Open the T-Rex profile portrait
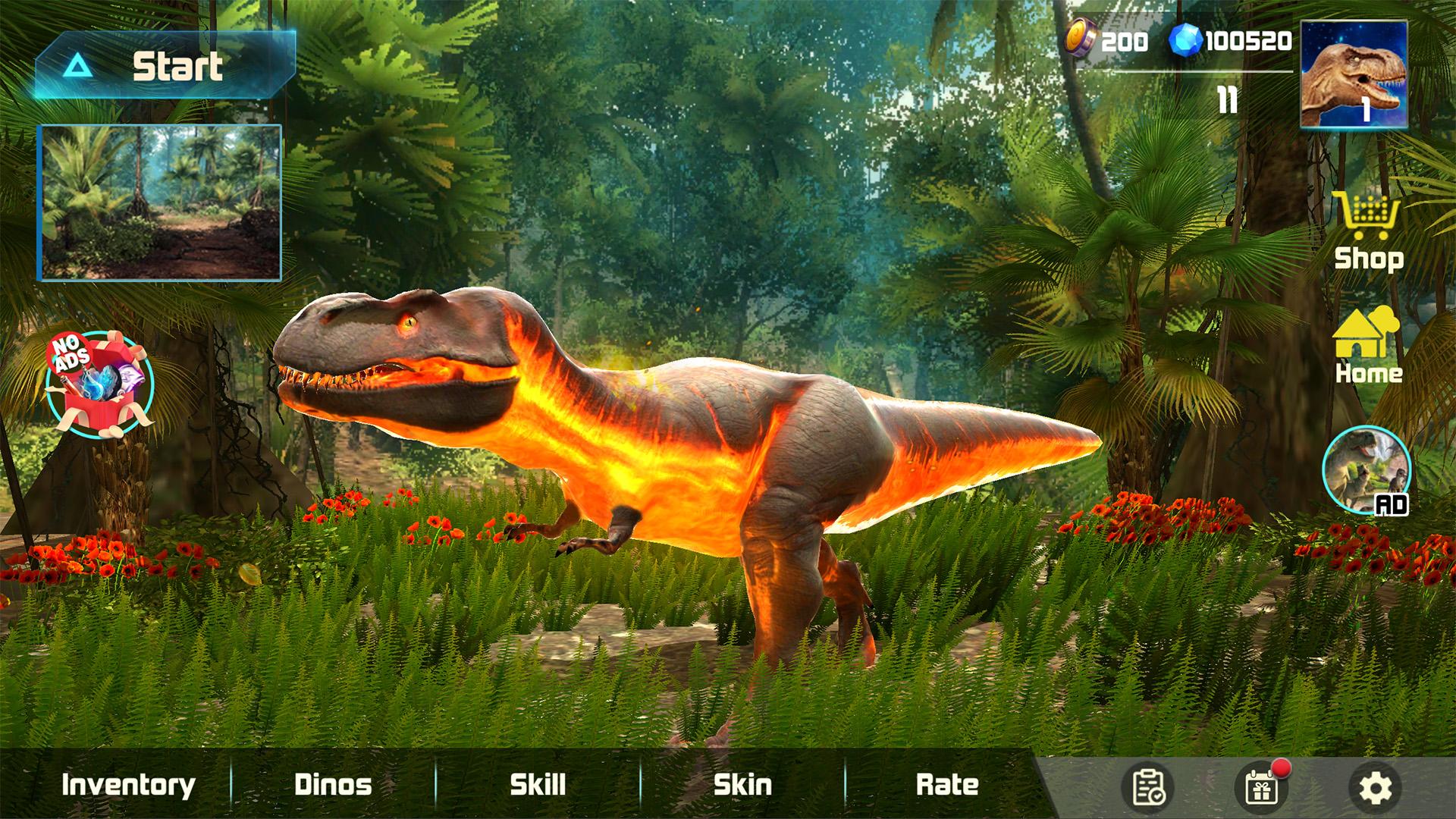Screen dimensions: 1456x819 tap(1354, 74)
